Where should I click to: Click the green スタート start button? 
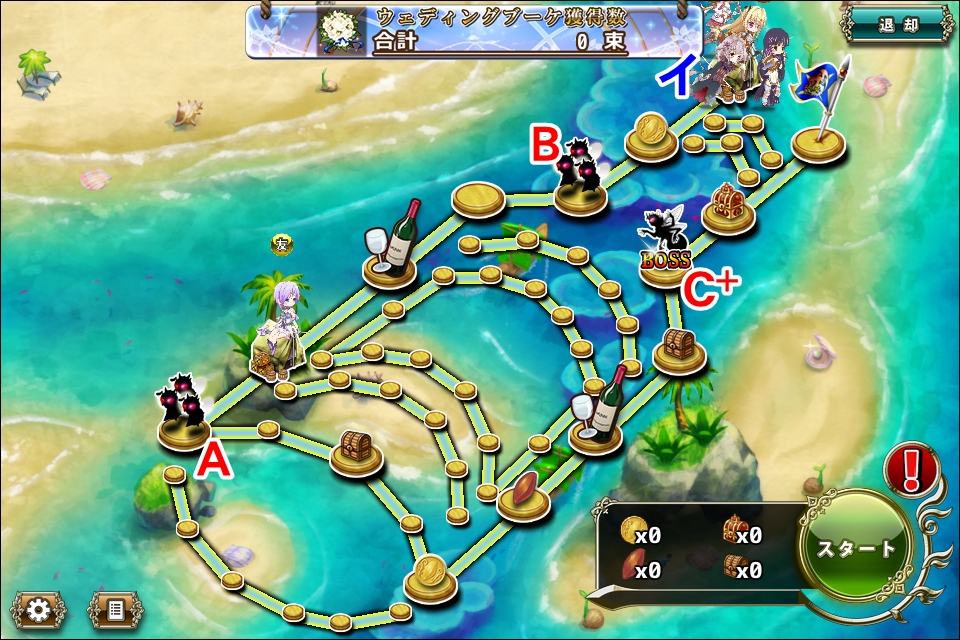(856, 548)
